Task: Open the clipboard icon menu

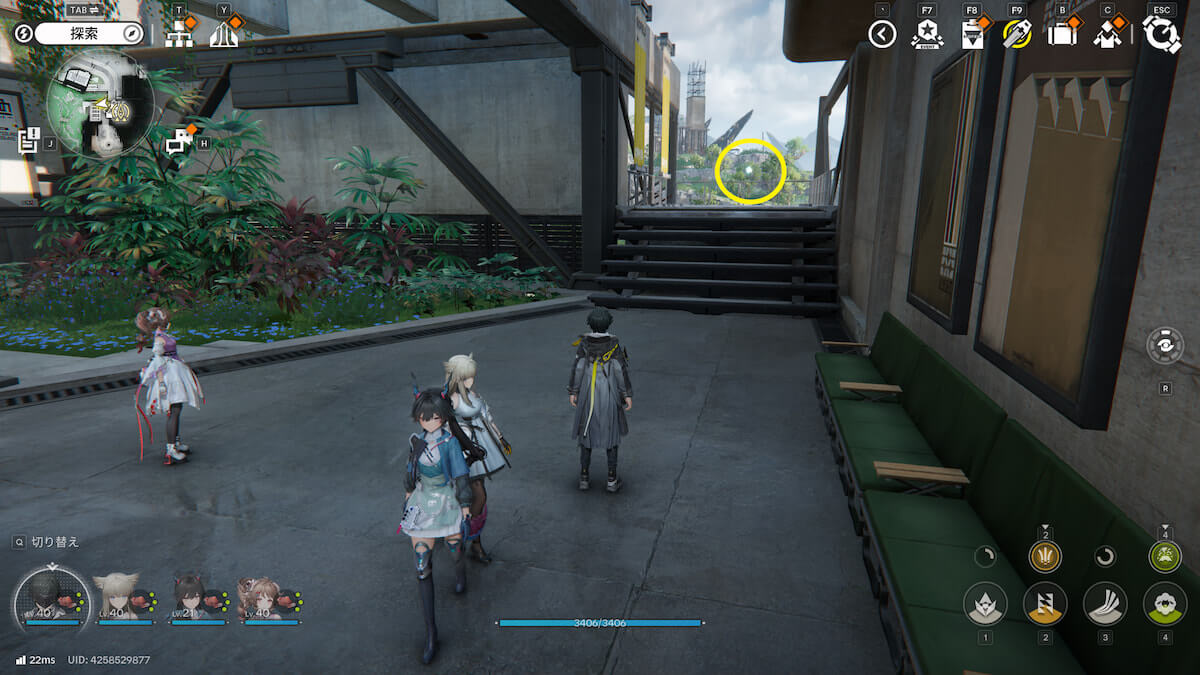Action: tap(971, 35)
